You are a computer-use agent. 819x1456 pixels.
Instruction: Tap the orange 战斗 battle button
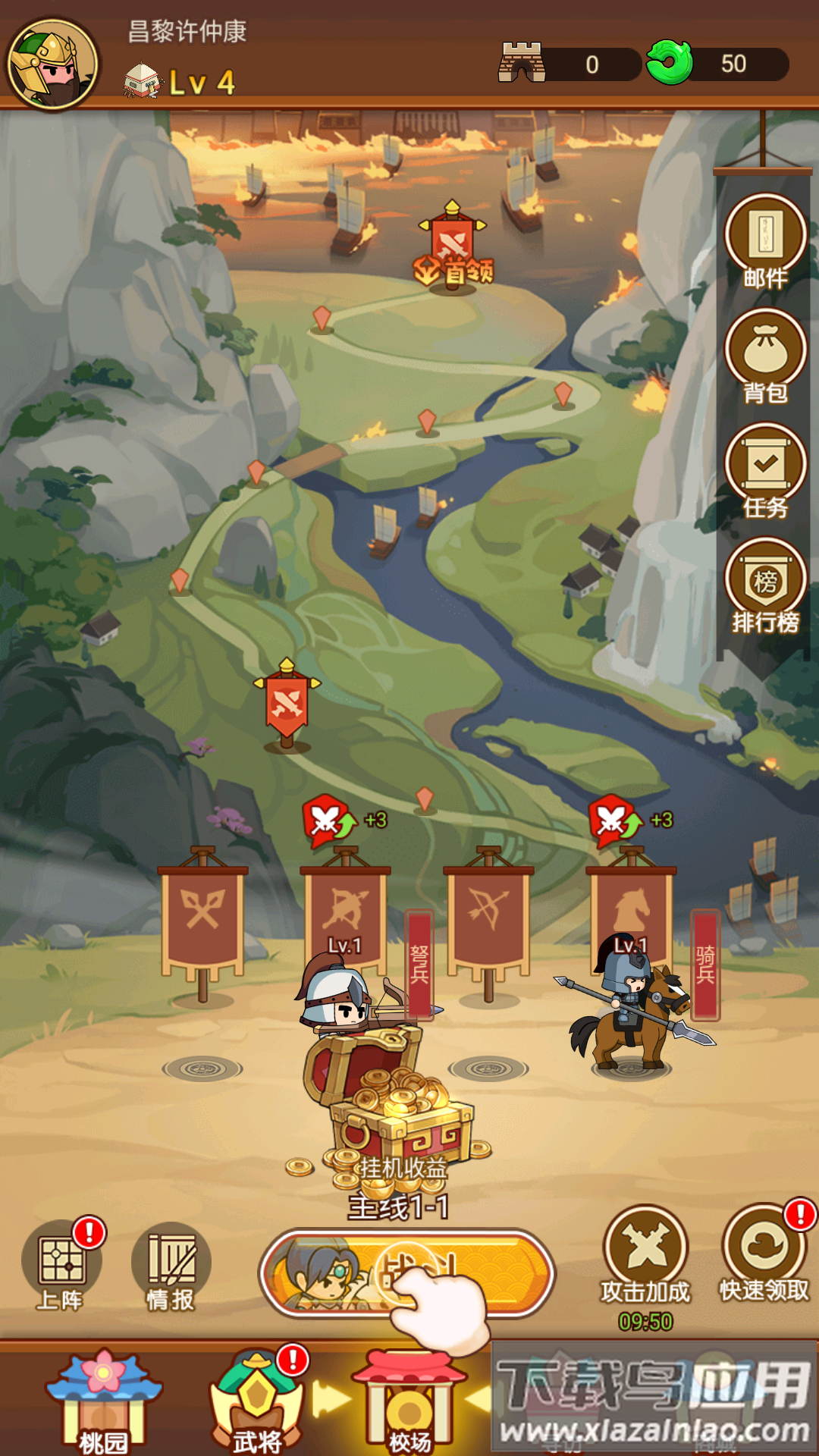pos(407,1273)
